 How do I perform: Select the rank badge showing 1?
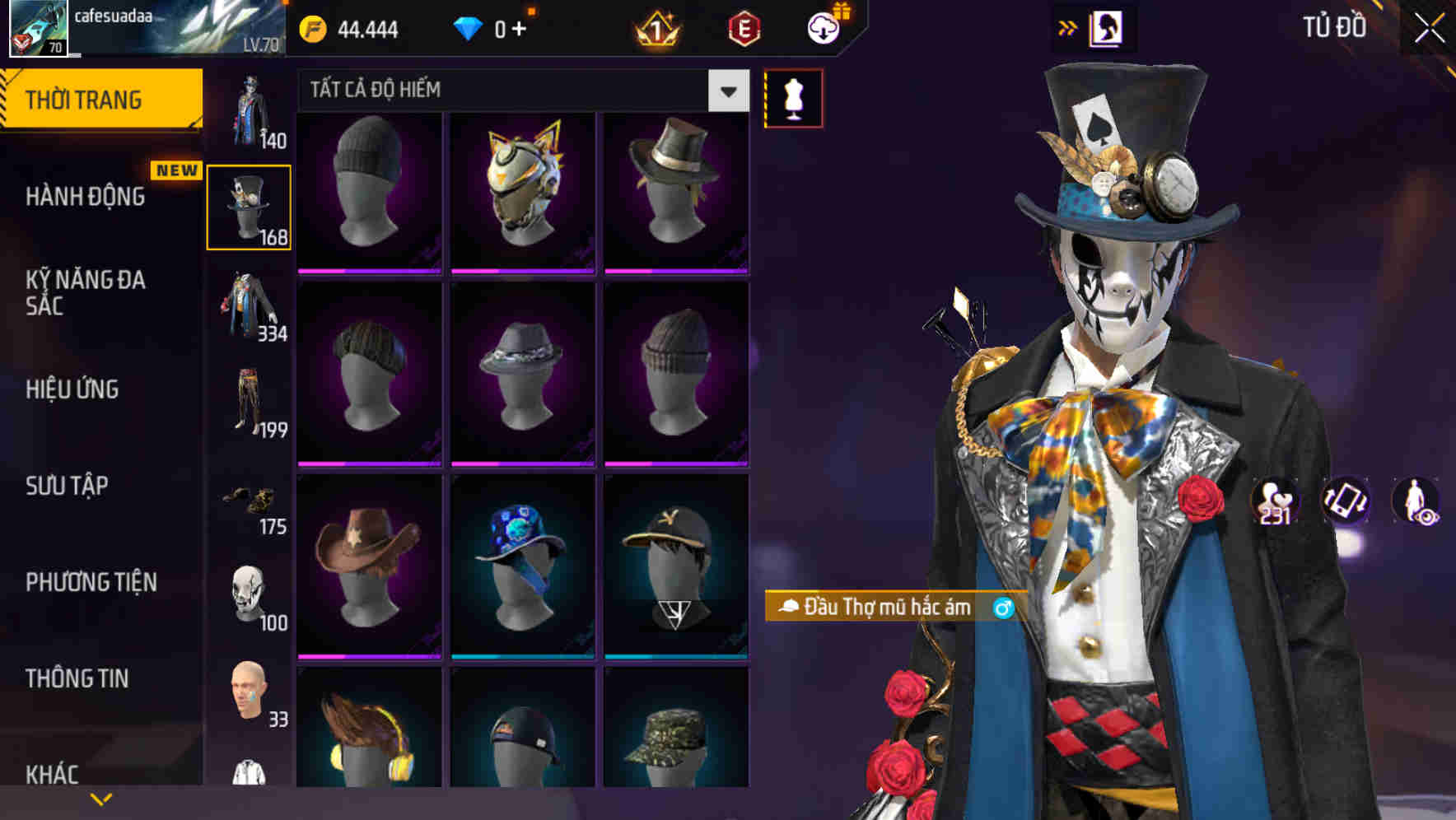tap(655, 30)
